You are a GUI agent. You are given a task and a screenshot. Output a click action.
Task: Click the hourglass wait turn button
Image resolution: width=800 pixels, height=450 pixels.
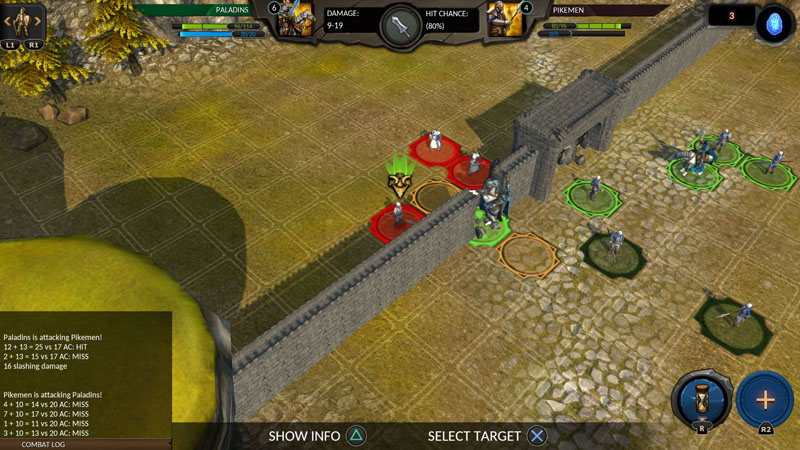point(700,399)
